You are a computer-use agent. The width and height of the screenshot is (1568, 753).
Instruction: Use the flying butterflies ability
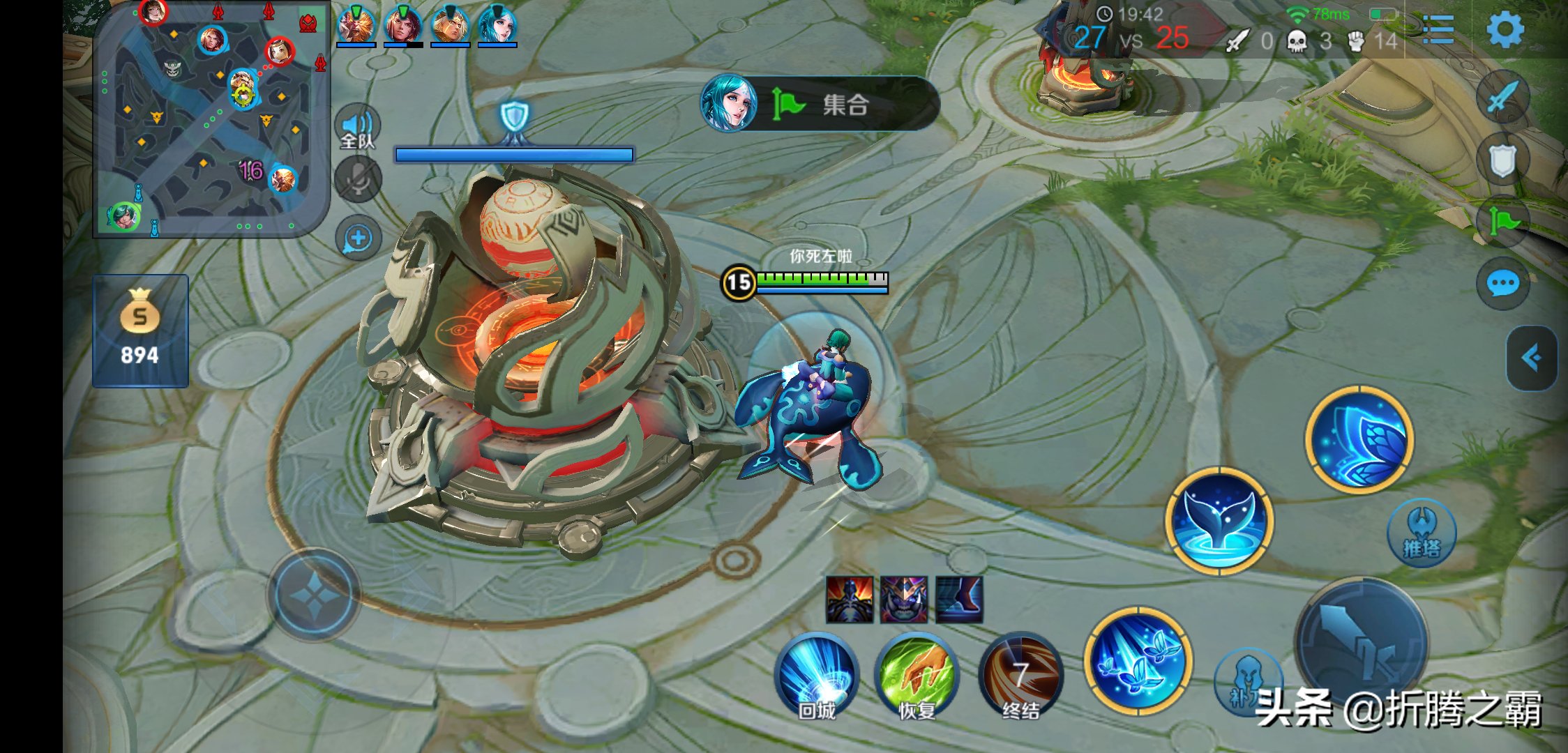[x=1138, y=661]
